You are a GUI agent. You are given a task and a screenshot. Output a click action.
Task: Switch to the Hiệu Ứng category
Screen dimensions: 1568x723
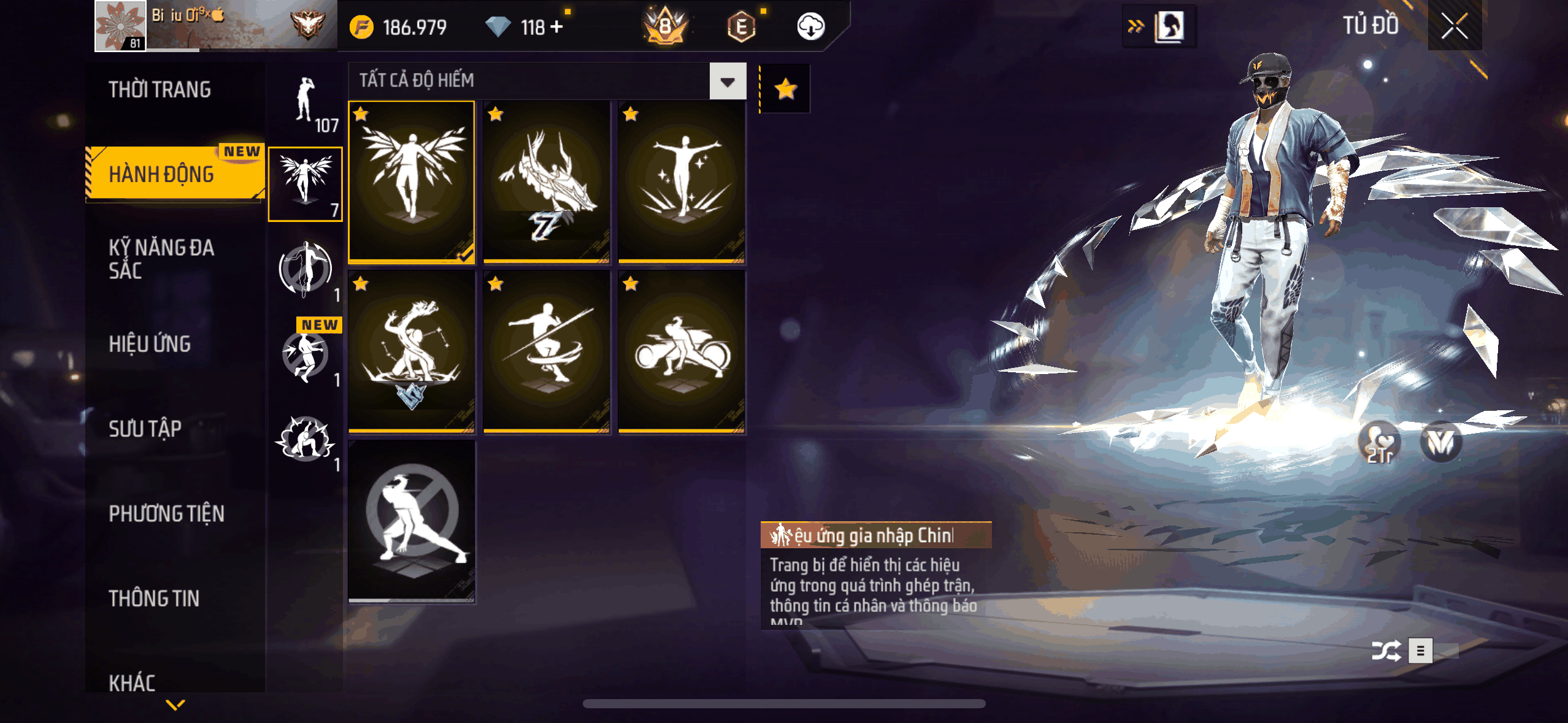point(150,344)
